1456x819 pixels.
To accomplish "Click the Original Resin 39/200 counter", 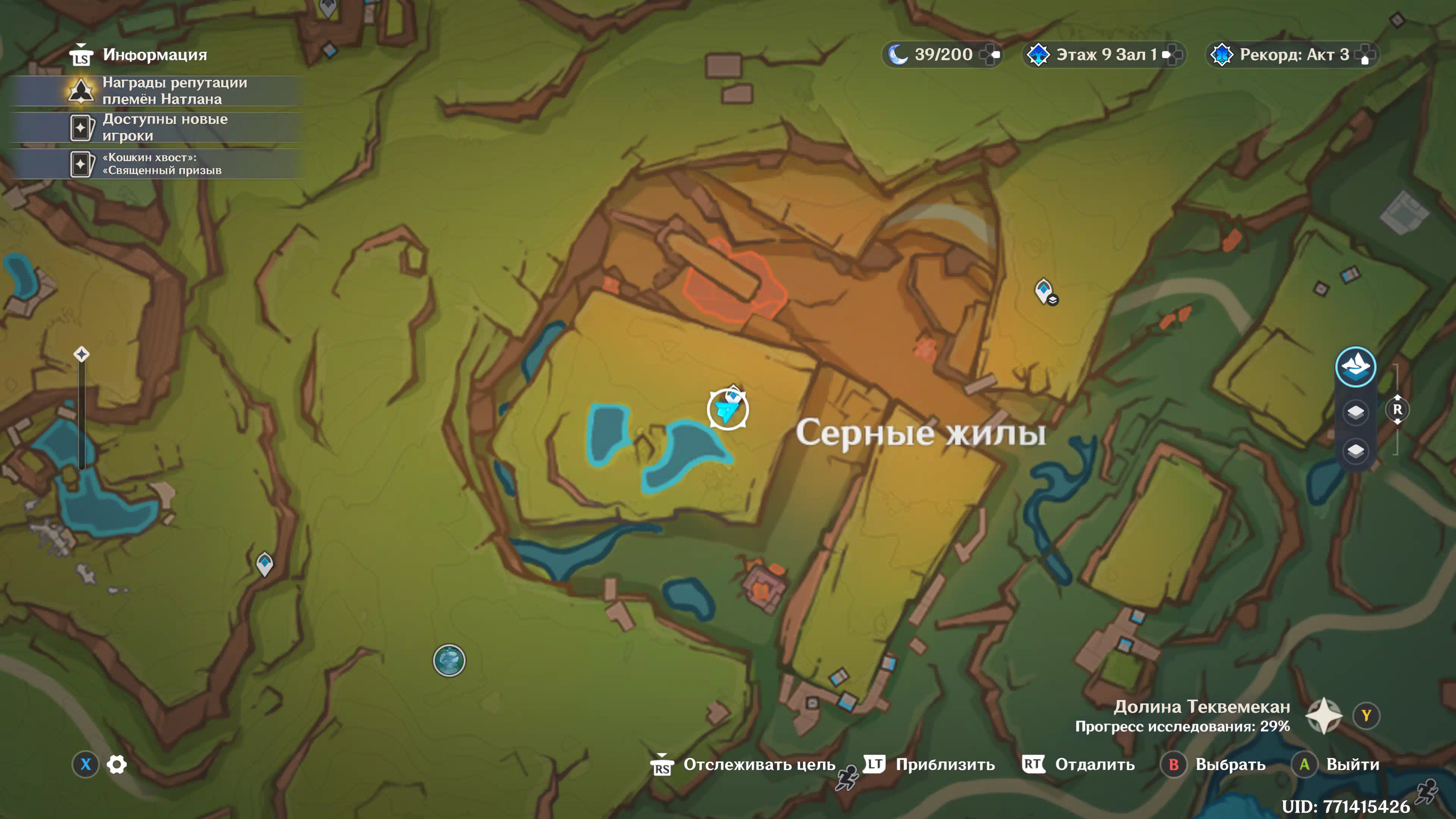I will (x=942, y=55).
